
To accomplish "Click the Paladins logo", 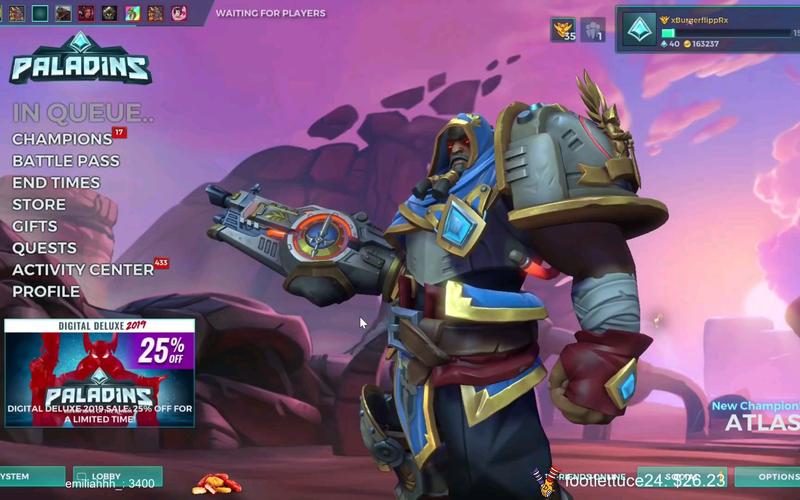I will 81,60.
